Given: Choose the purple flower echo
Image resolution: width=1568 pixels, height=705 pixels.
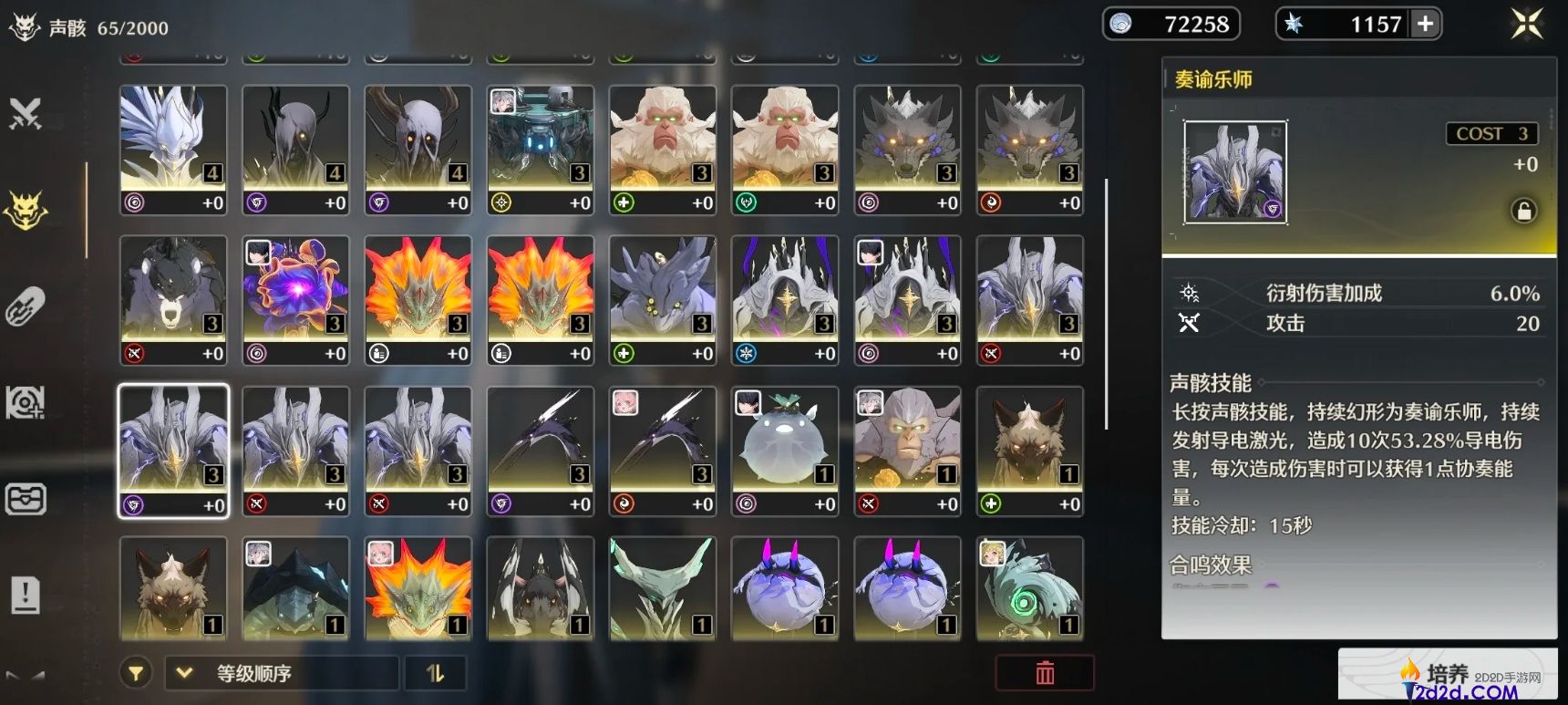Looking at the screenshot, I should 295,300.
